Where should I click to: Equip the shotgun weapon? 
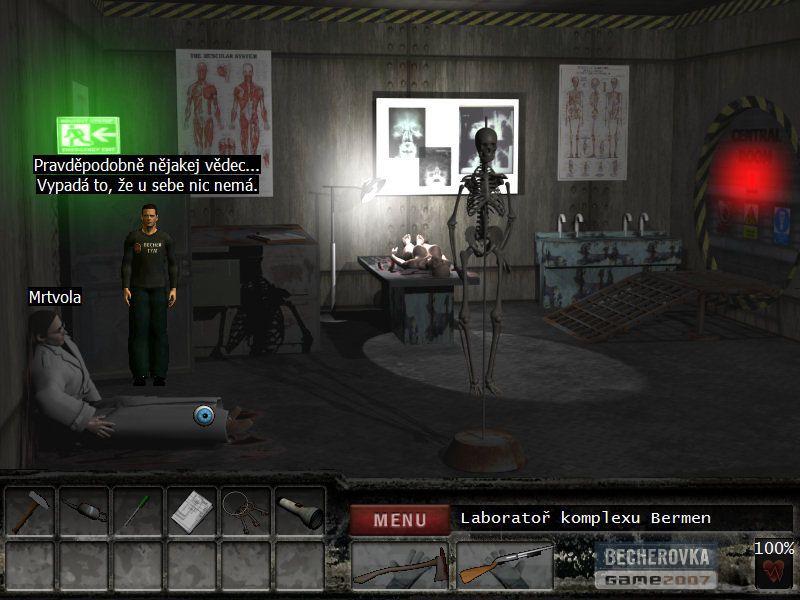[x=504, y=567]
